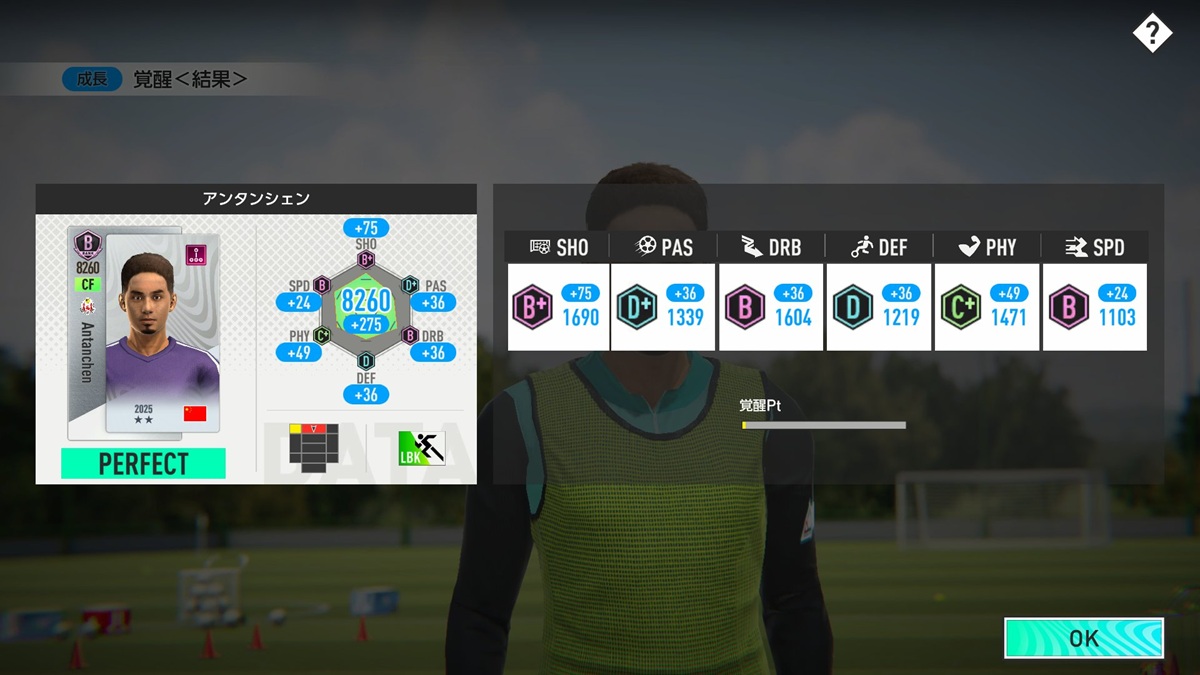Select the SHO stat tile showing 1690
This screenshot has height=675, width=1200.
click(558, 307)
